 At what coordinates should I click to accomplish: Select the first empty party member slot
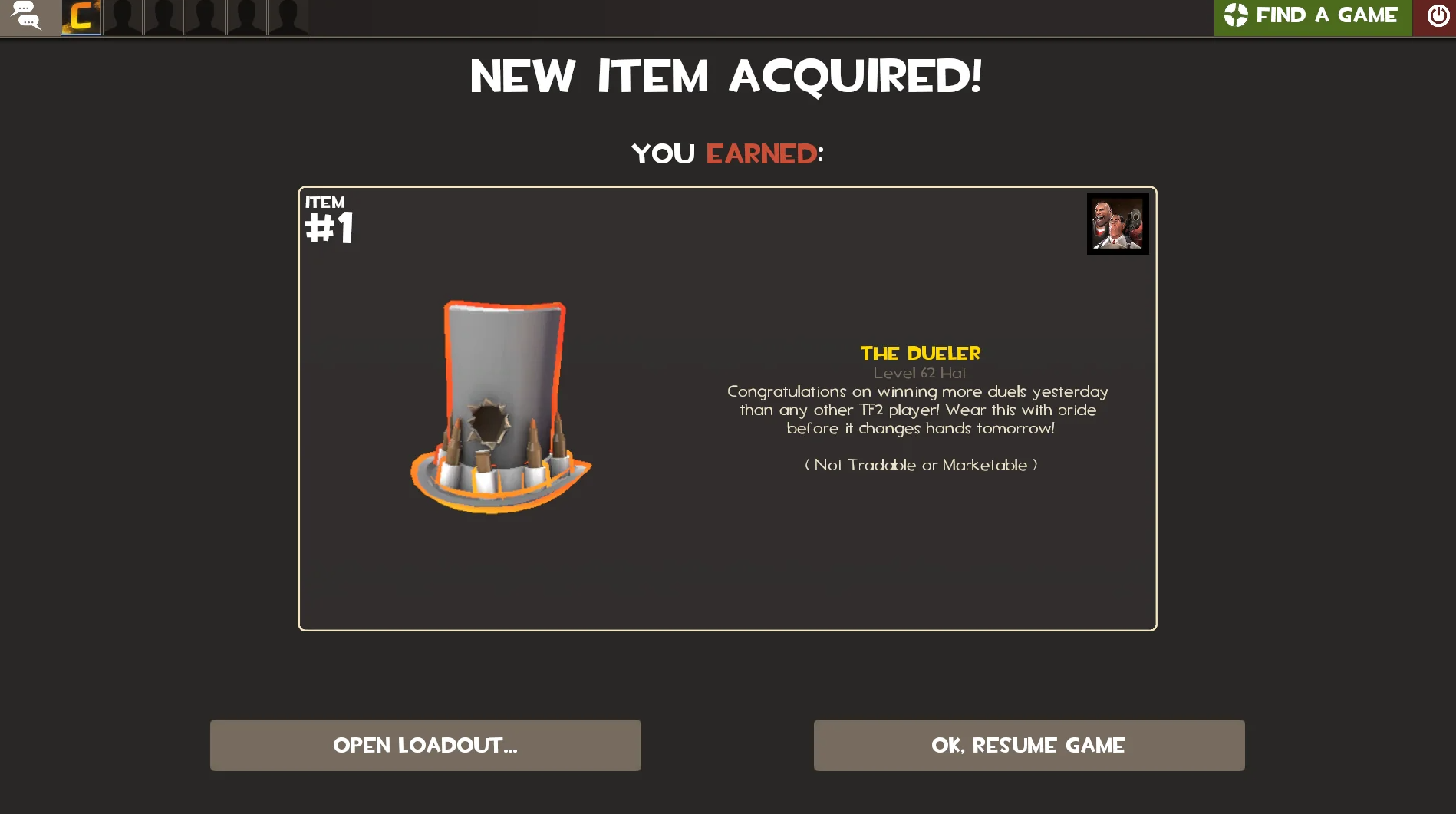(x=123, y=17)
